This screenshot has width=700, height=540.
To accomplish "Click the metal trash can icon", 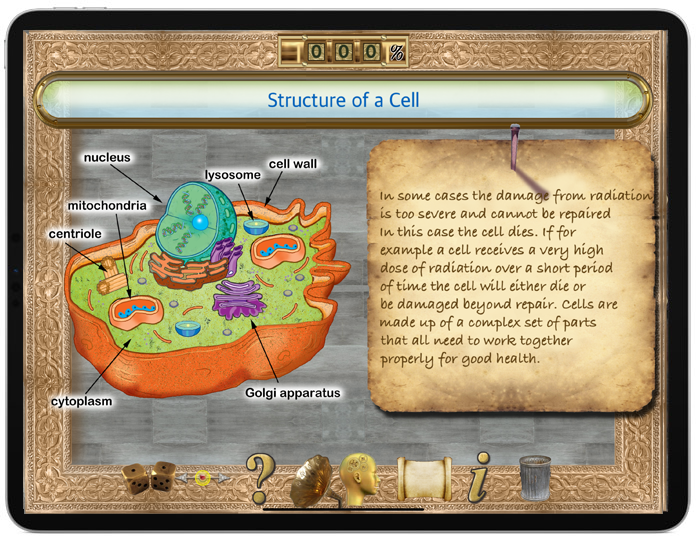I will click(535, 477).
